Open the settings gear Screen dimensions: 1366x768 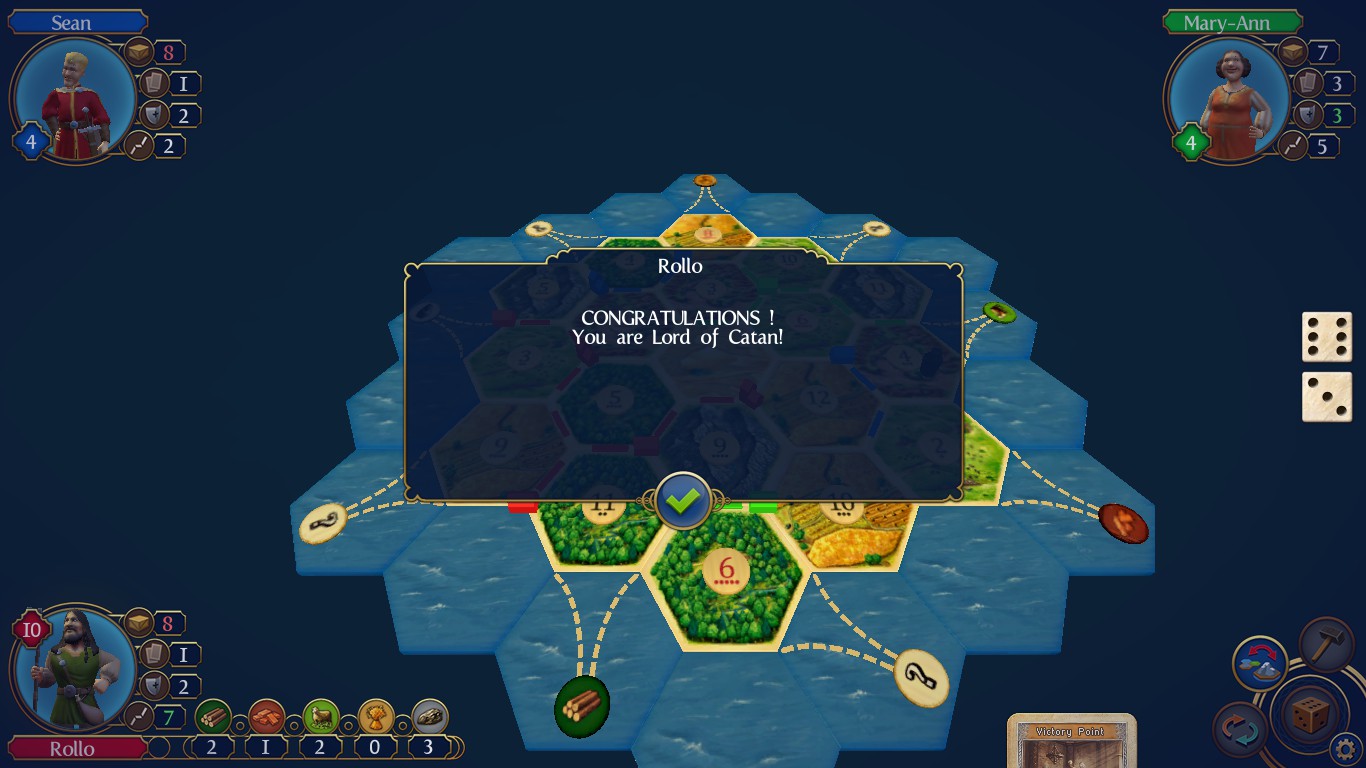1347,747
